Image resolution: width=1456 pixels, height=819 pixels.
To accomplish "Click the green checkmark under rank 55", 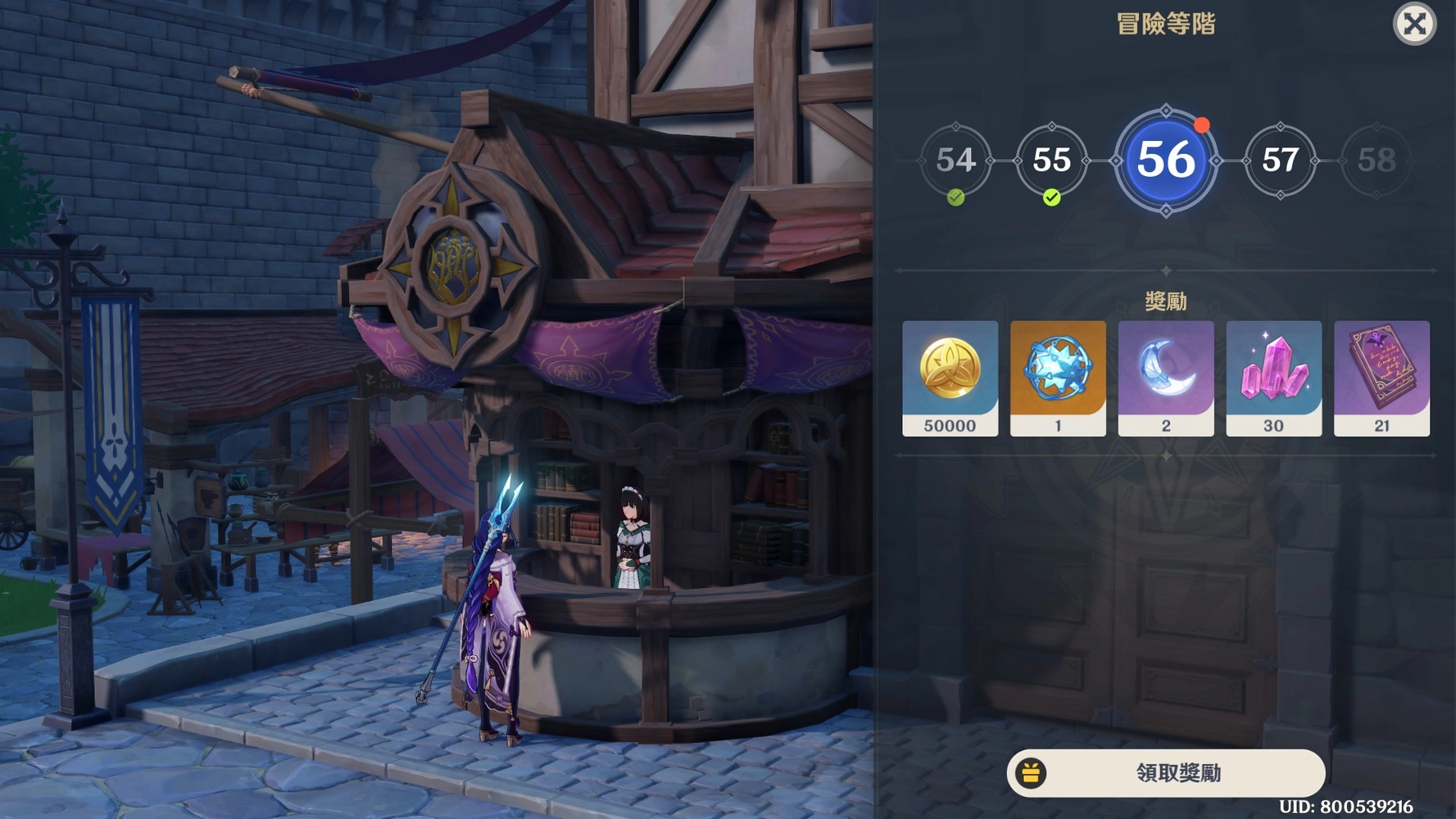I will coord(1053,197).
